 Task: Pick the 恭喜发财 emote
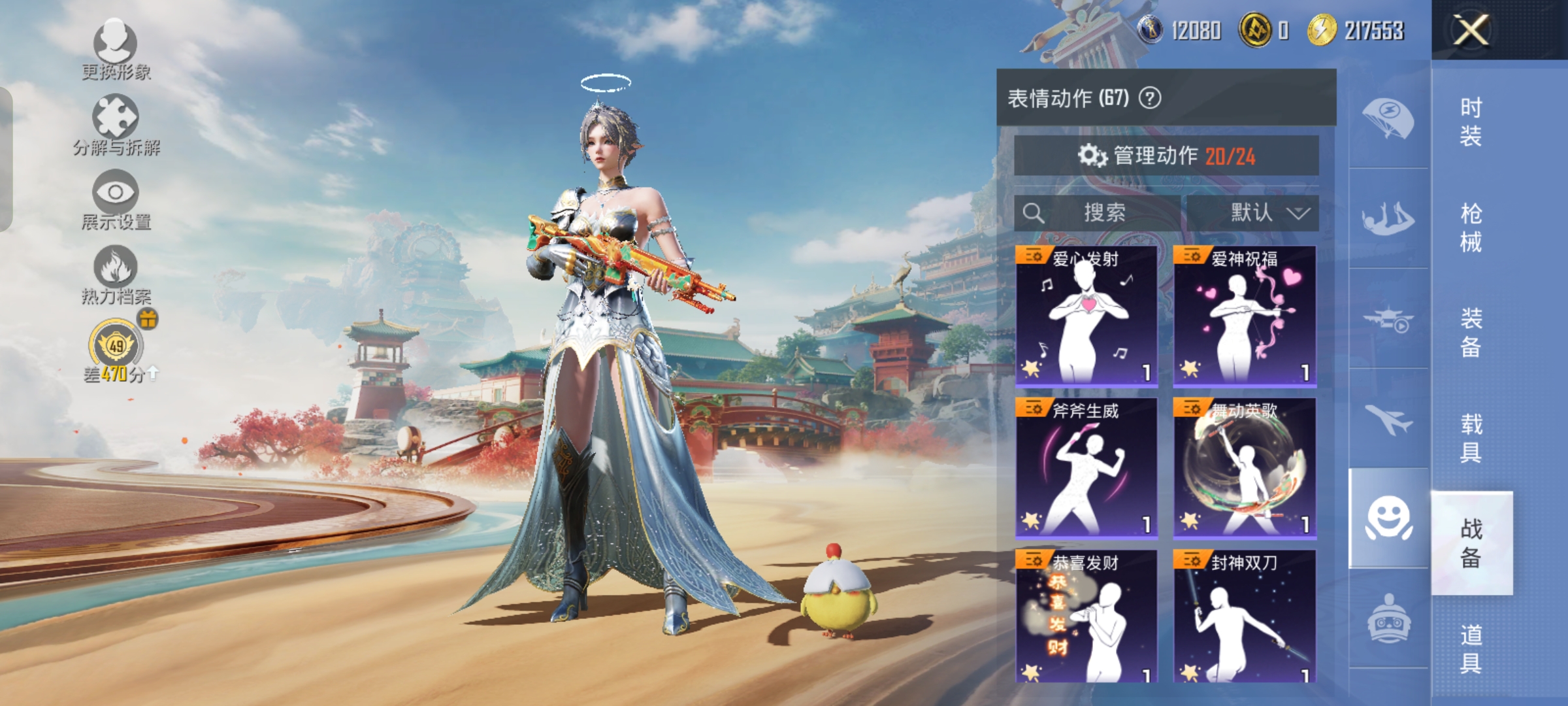tap(1086, 616)
